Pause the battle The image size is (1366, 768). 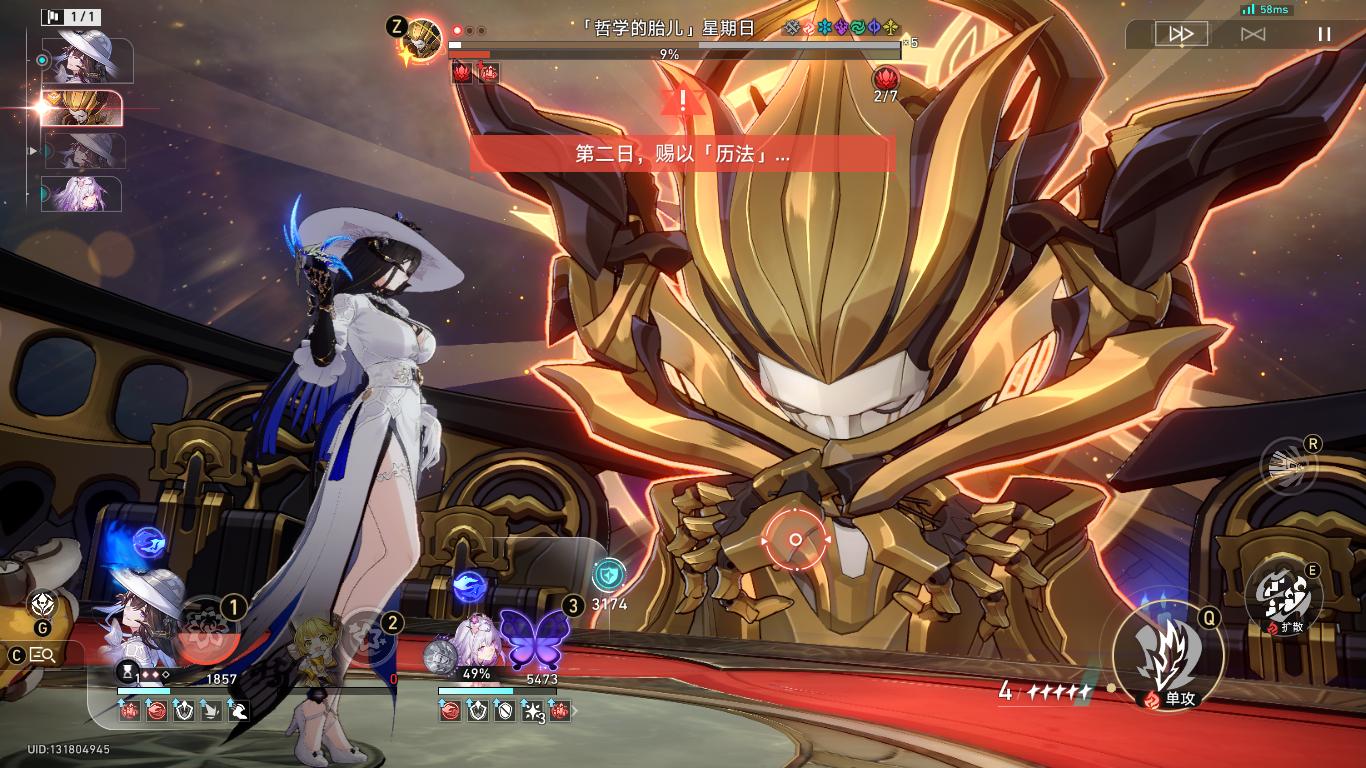pos(1324,34)
